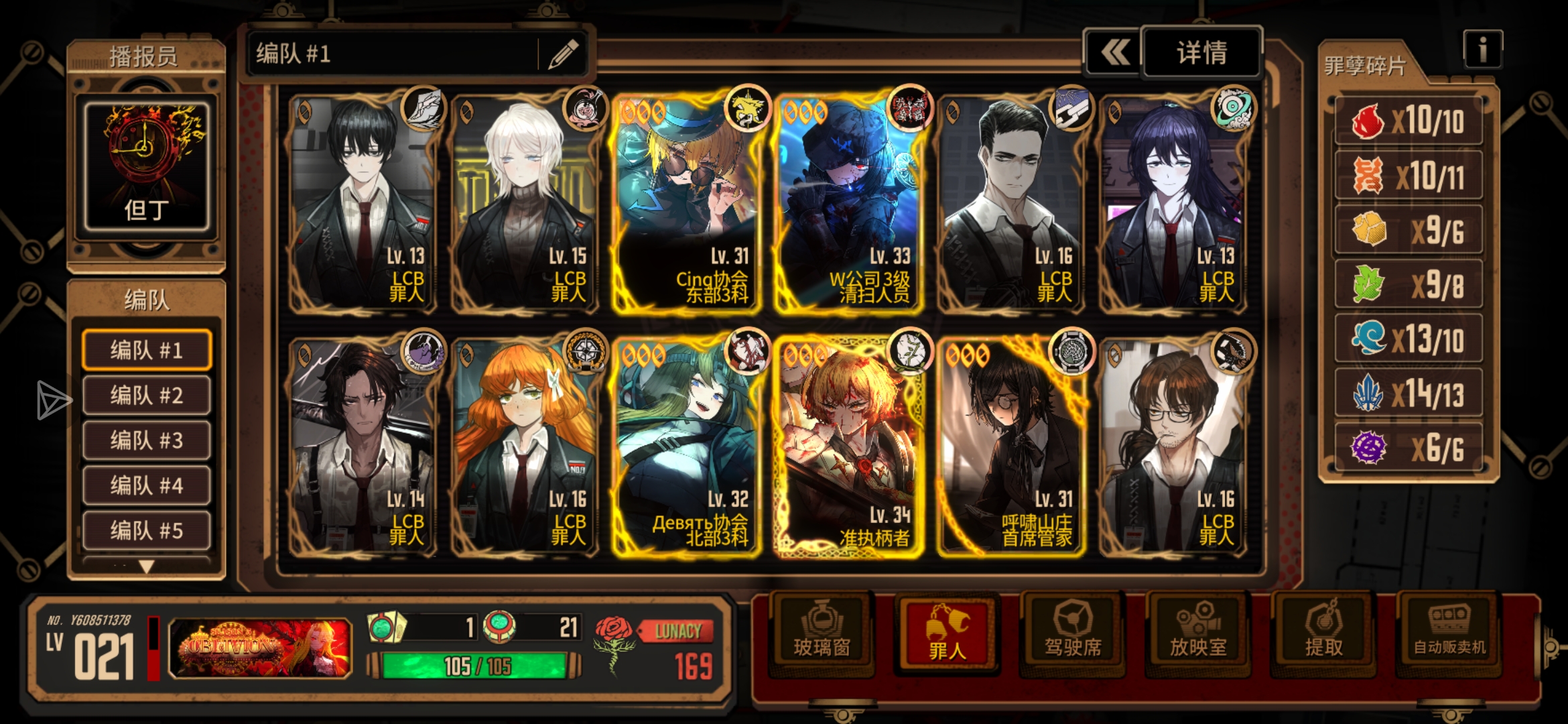Open the info button near 罪孽碎片
Viewport: 1568px width, 724px height.
tap(1482, 50)
